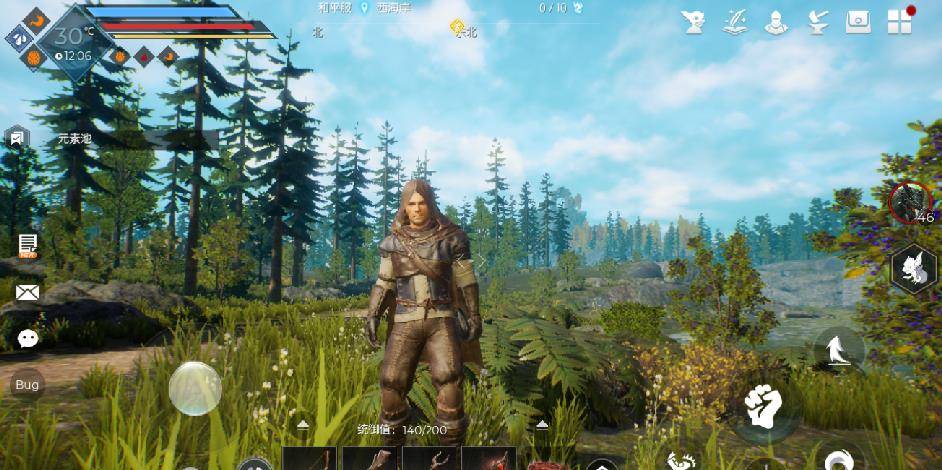
Task: Click the 元素池 quest tracker entry
Action: [x=75, y=139]
